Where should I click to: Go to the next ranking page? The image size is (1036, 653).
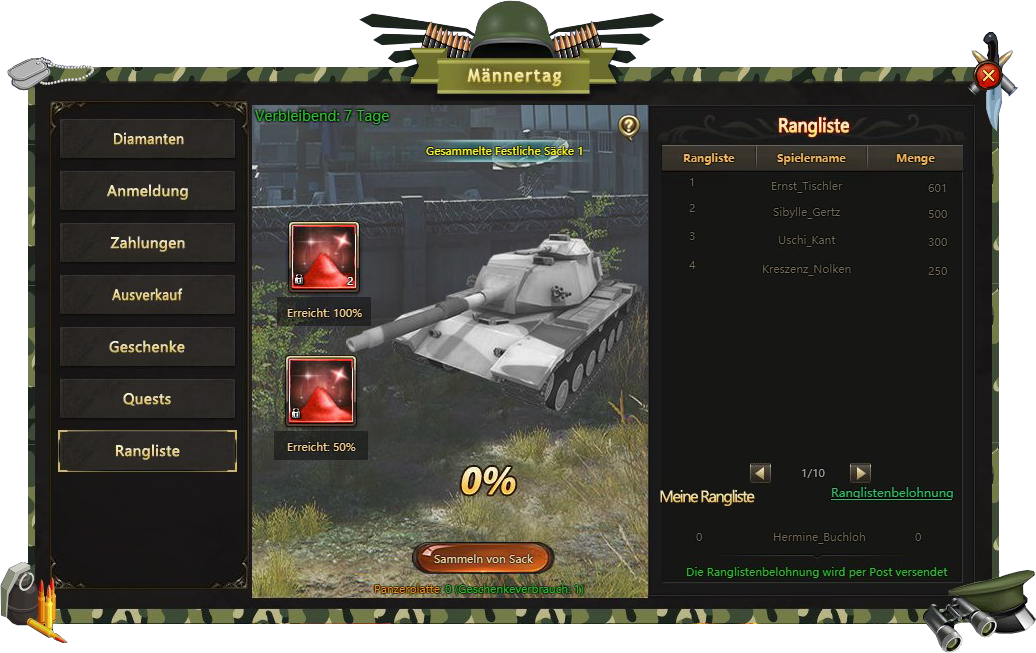click(x=860, y=473)
